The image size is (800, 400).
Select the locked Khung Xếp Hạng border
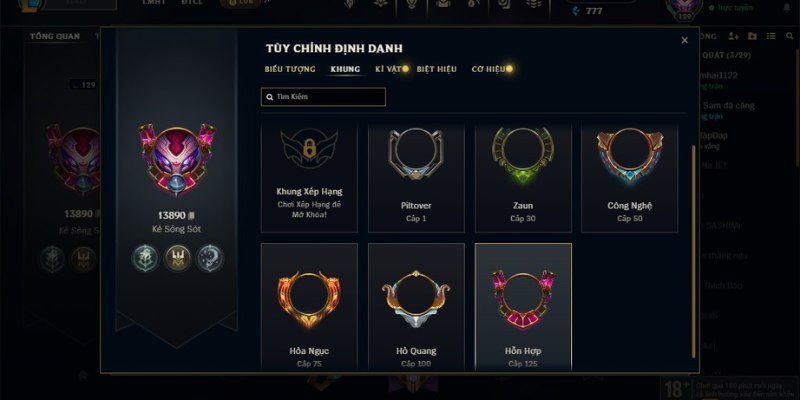pyautogui.click(x=309, y=175)
